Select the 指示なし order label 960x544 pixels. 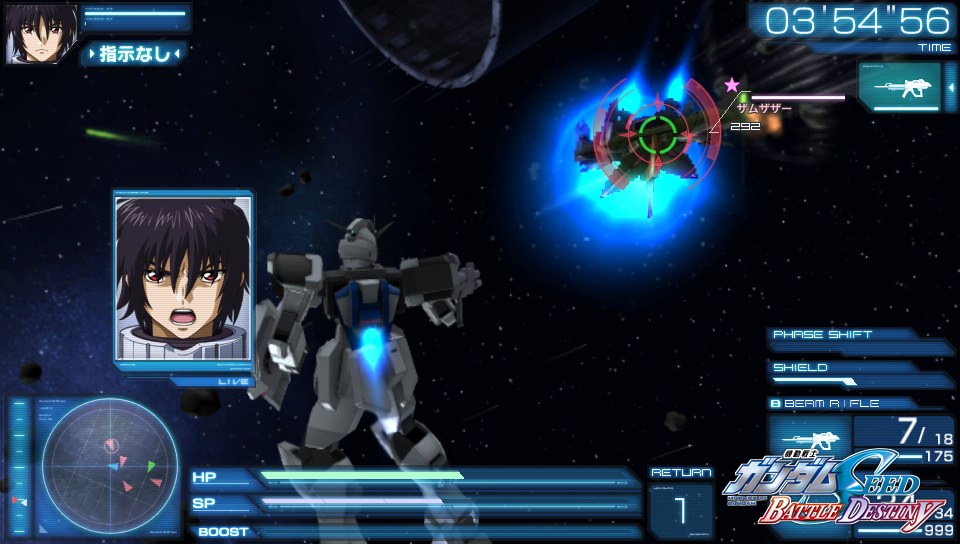click(x=134, y=54)
